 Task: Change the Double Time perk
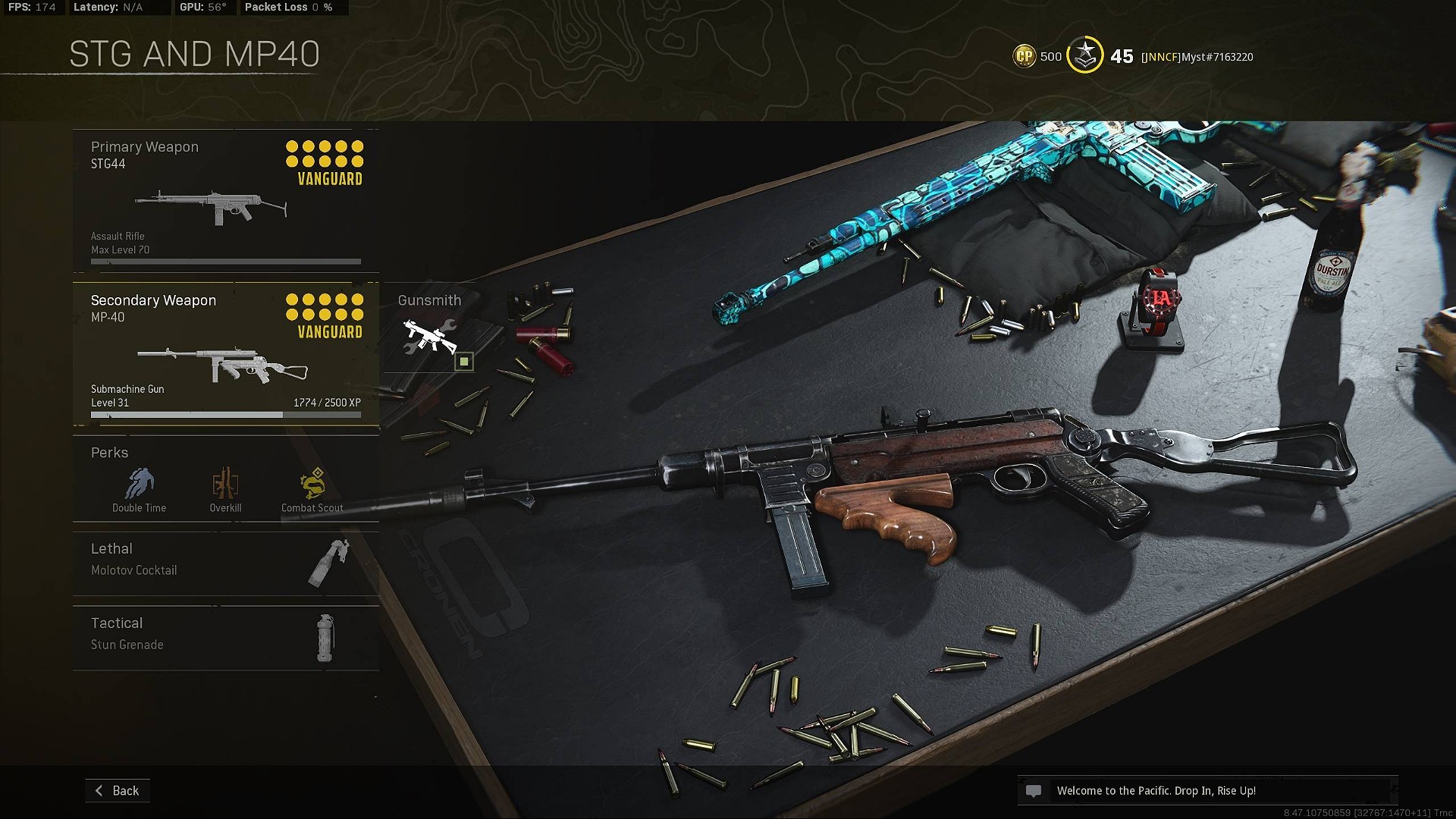pos(140,489)
